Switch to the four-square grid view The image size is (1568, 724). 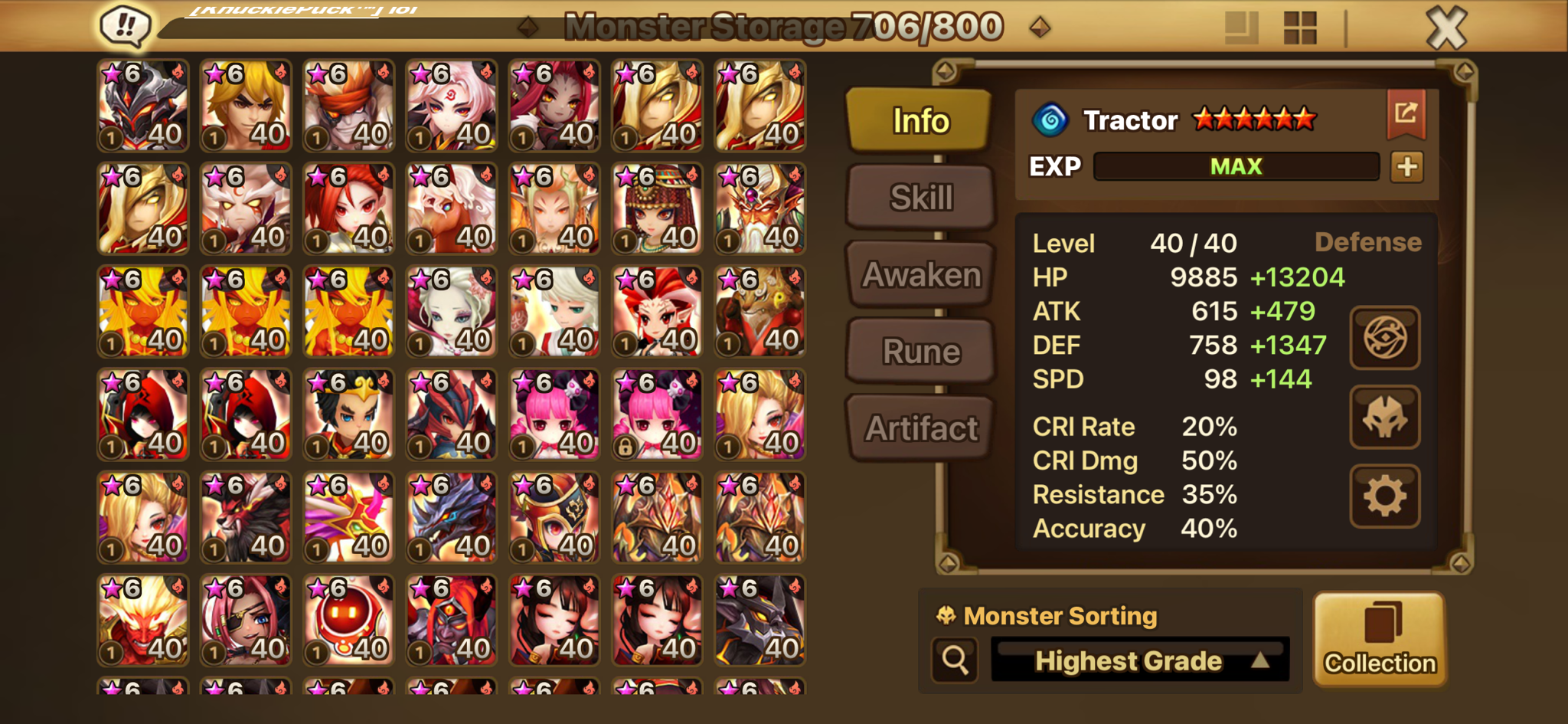coord(1299,28)
